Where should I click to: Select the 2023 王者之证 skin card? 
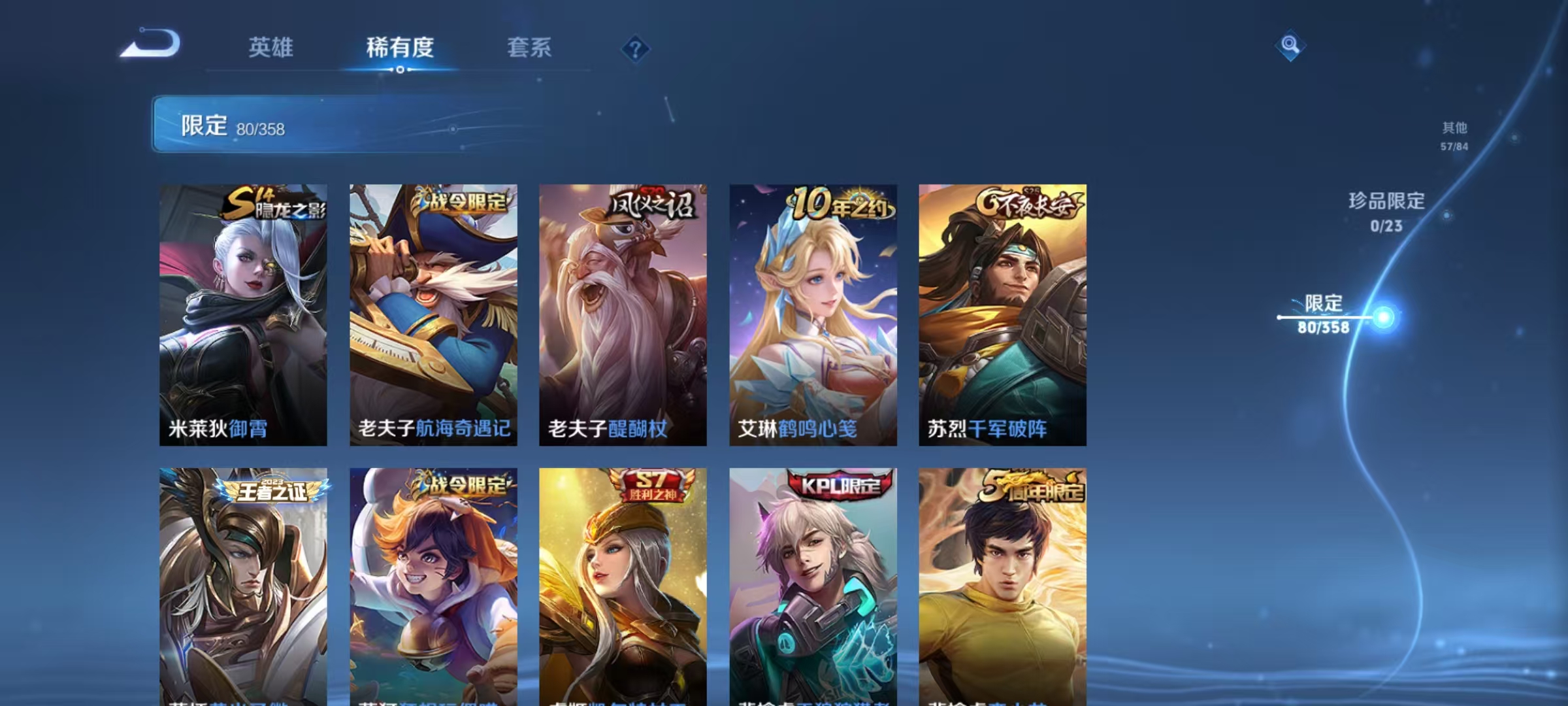[244, 588]
